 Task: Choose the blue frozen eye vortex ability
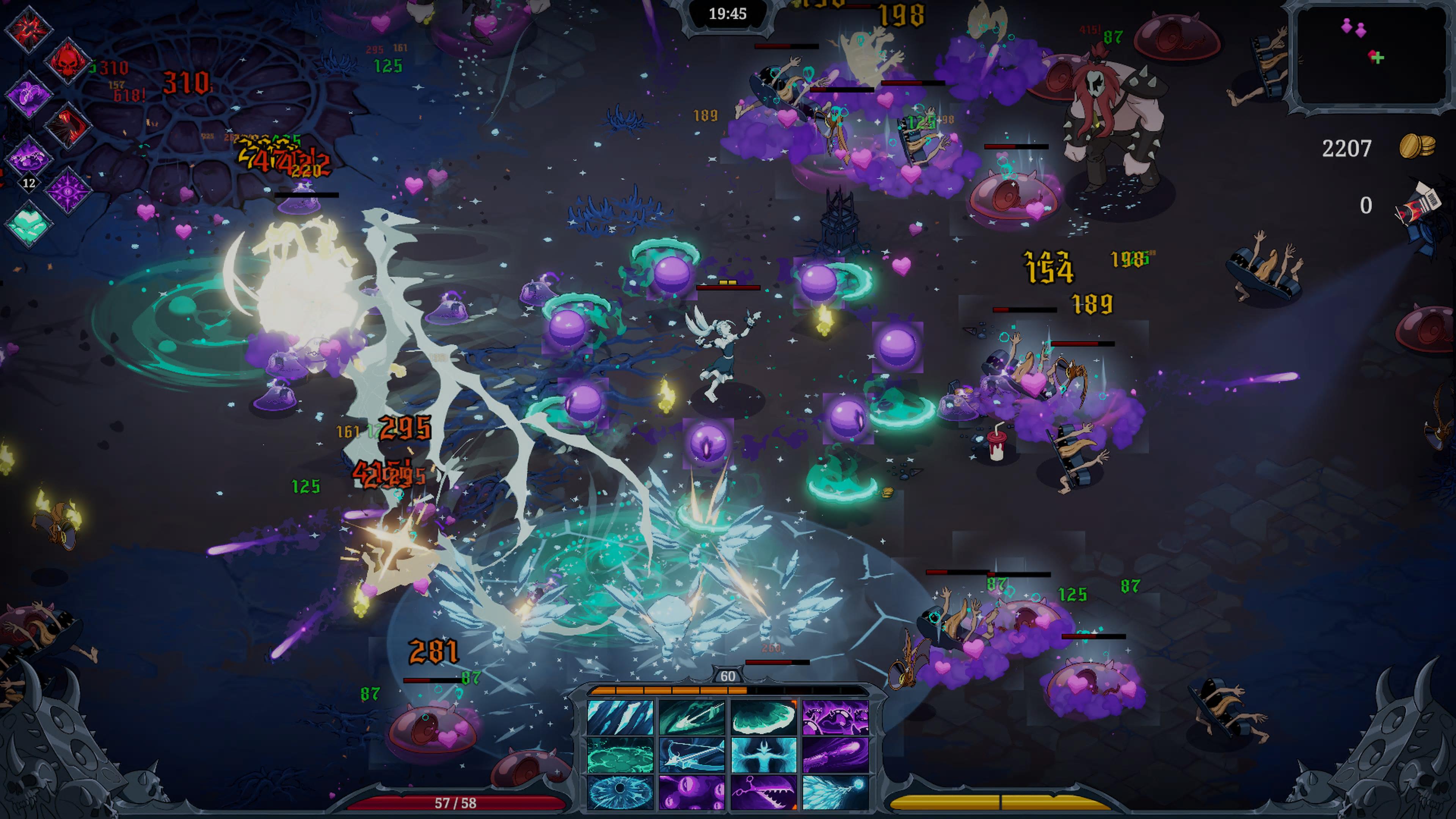[x=620, y=792]
